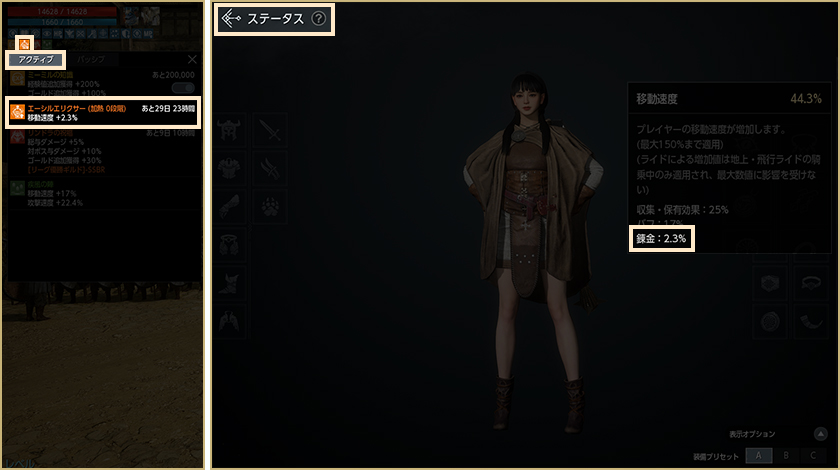Screen dimensions: 840x470
Task: Select the paw print equipment slot
Action: (271, 206)
